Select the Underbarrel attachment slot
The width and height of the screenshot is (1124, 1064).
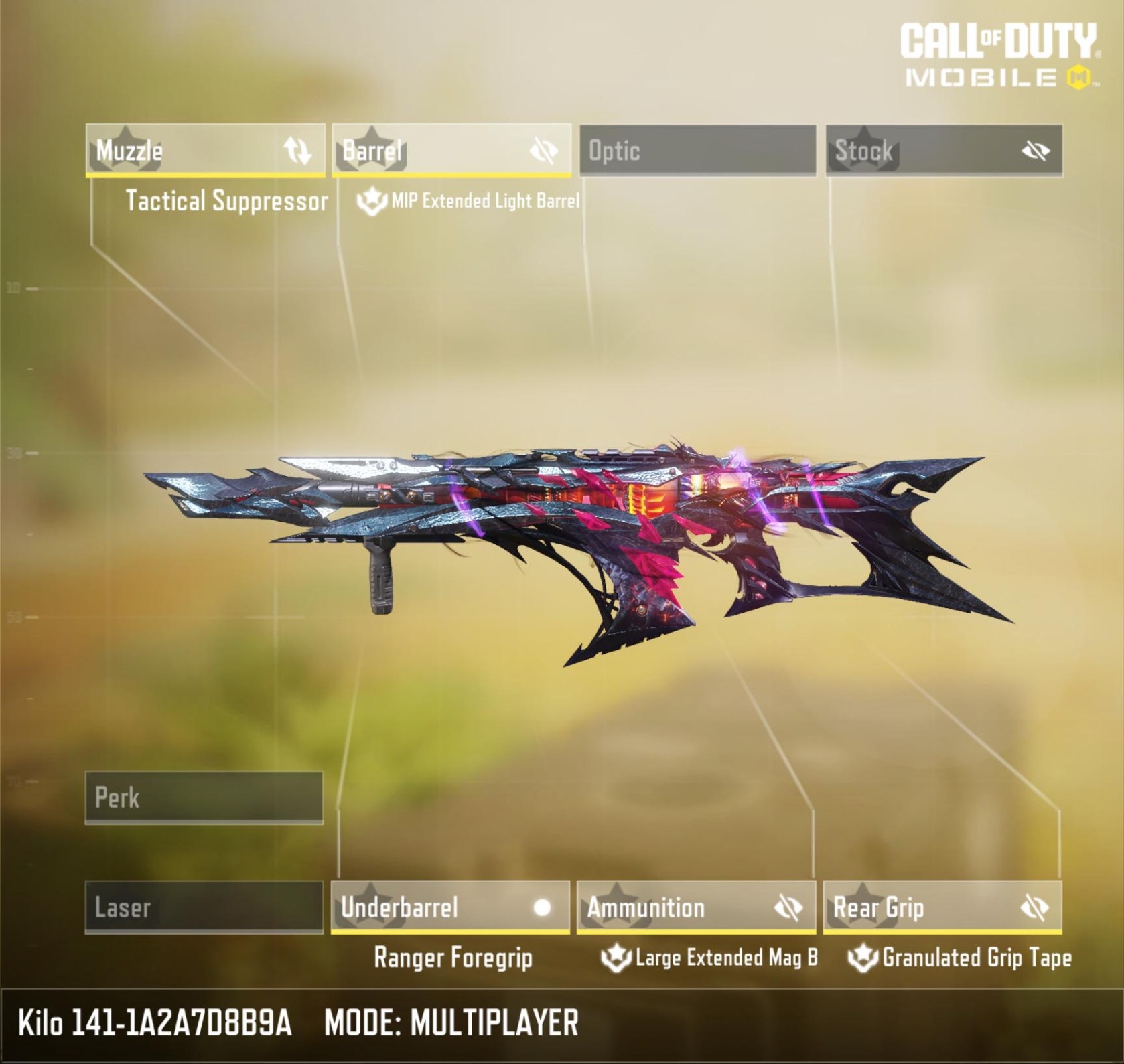pyautogui.click(x=429, y=907)
